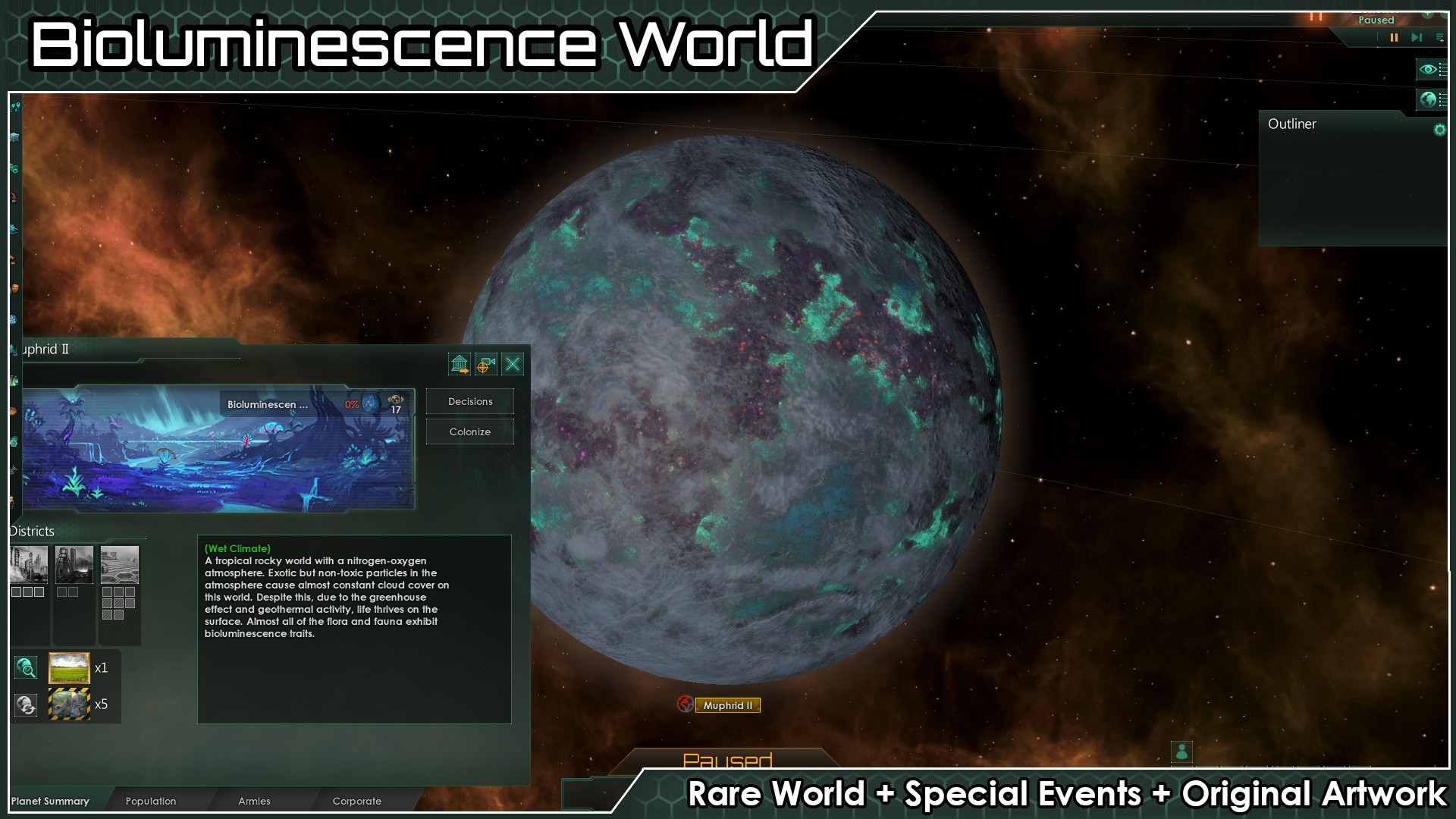Advance time with the step-forward button
The width and height of the screenshot is (1456, 819).
pos(1416,37)
